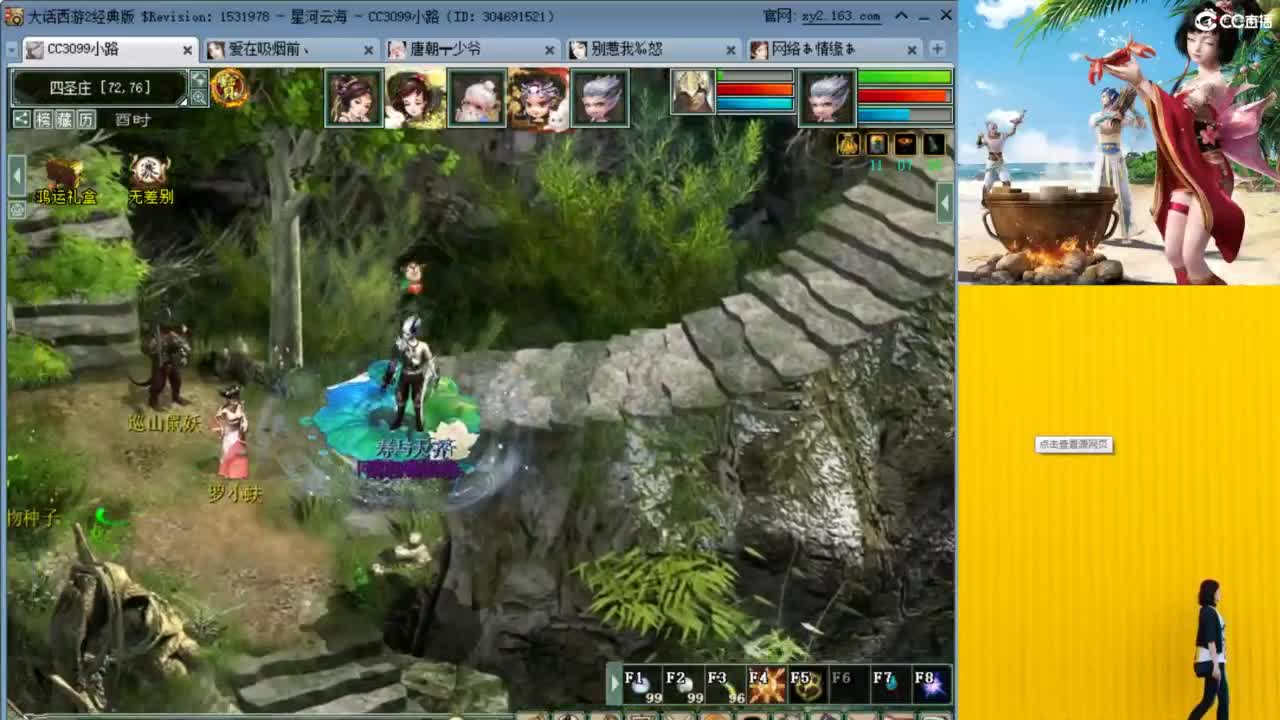Switch to the 爱在吸烟前 tab

280,48
